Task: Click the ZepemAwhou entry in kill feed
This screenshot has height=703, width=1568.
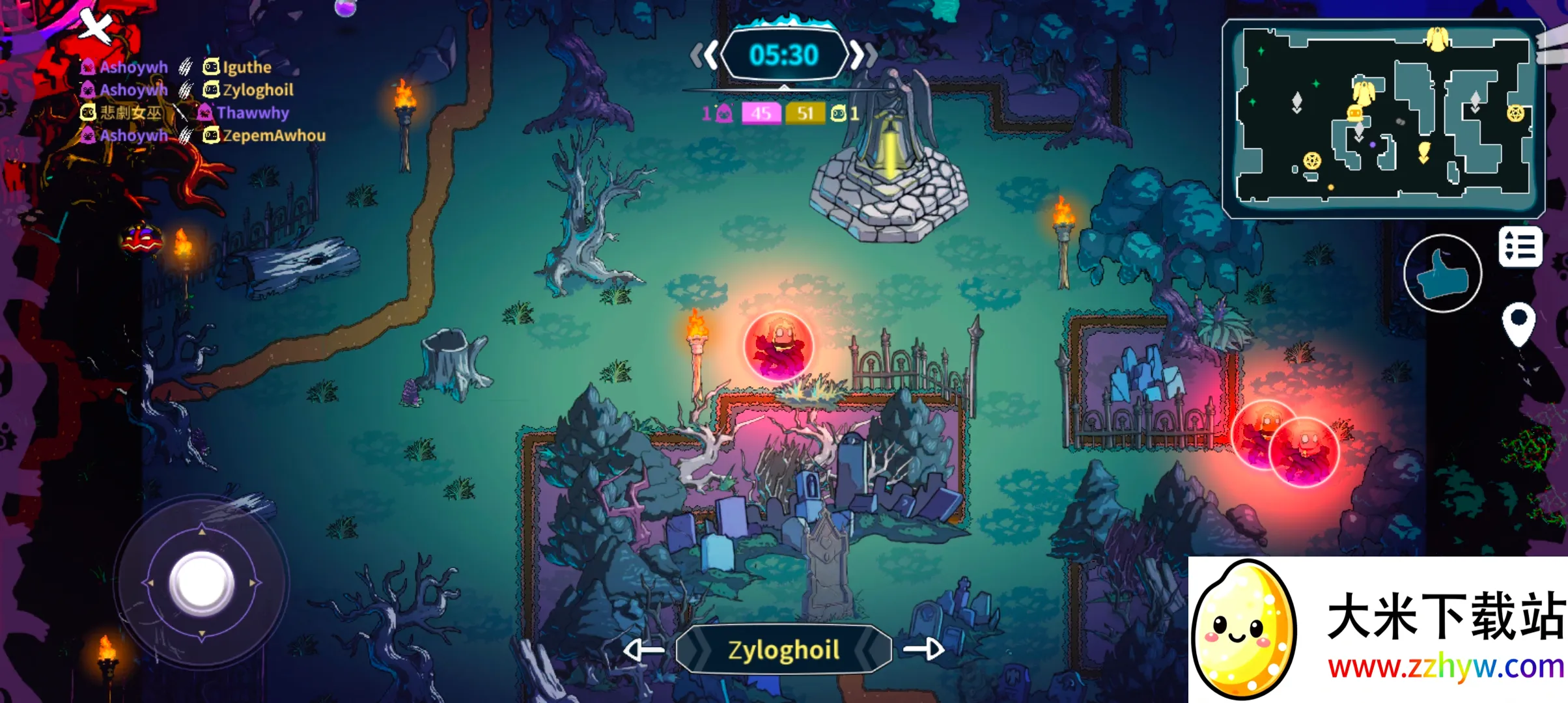Action: pos(273,135)
